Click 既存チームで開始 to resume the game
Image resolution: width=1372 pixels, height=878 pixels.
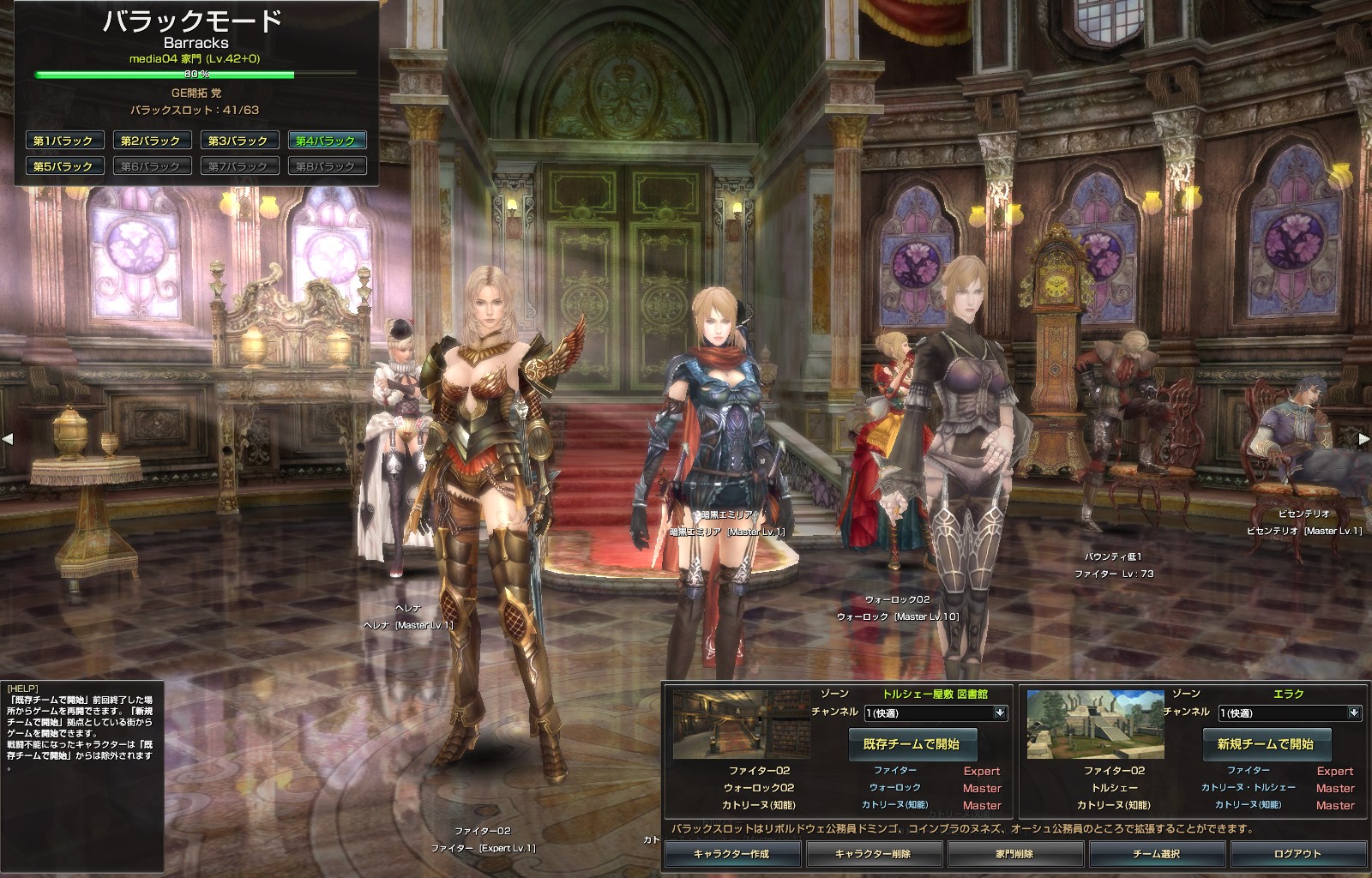[x=912, y=743]
